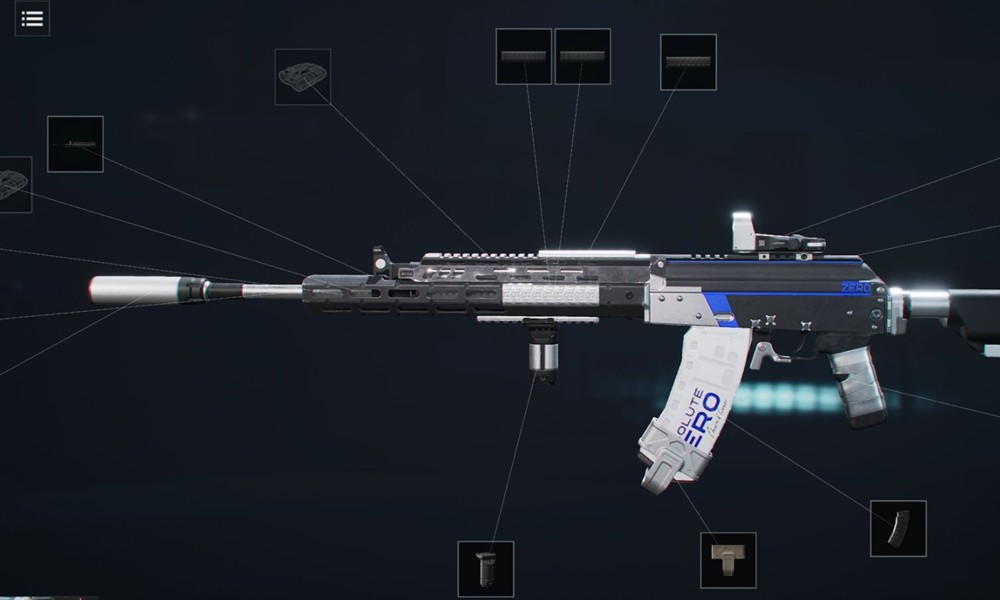Select the barrel attachment slot

pos(75,144)
